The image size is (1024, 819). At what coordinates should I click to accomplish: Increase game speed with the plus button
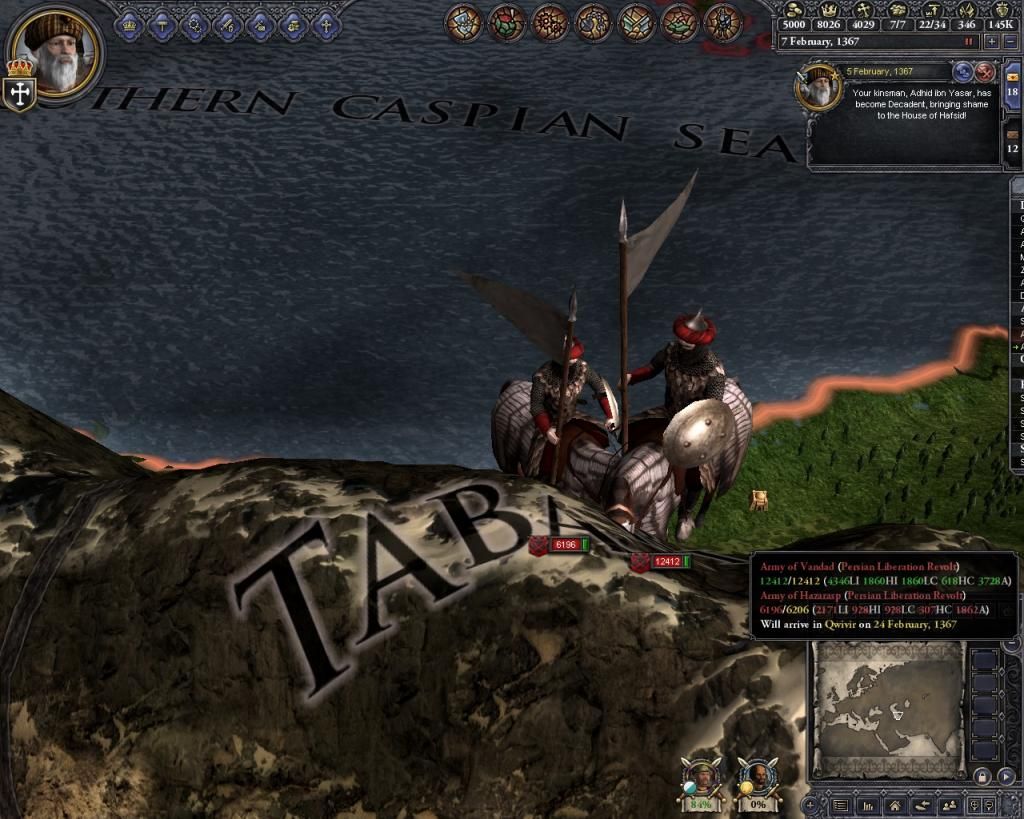[991, 42]
